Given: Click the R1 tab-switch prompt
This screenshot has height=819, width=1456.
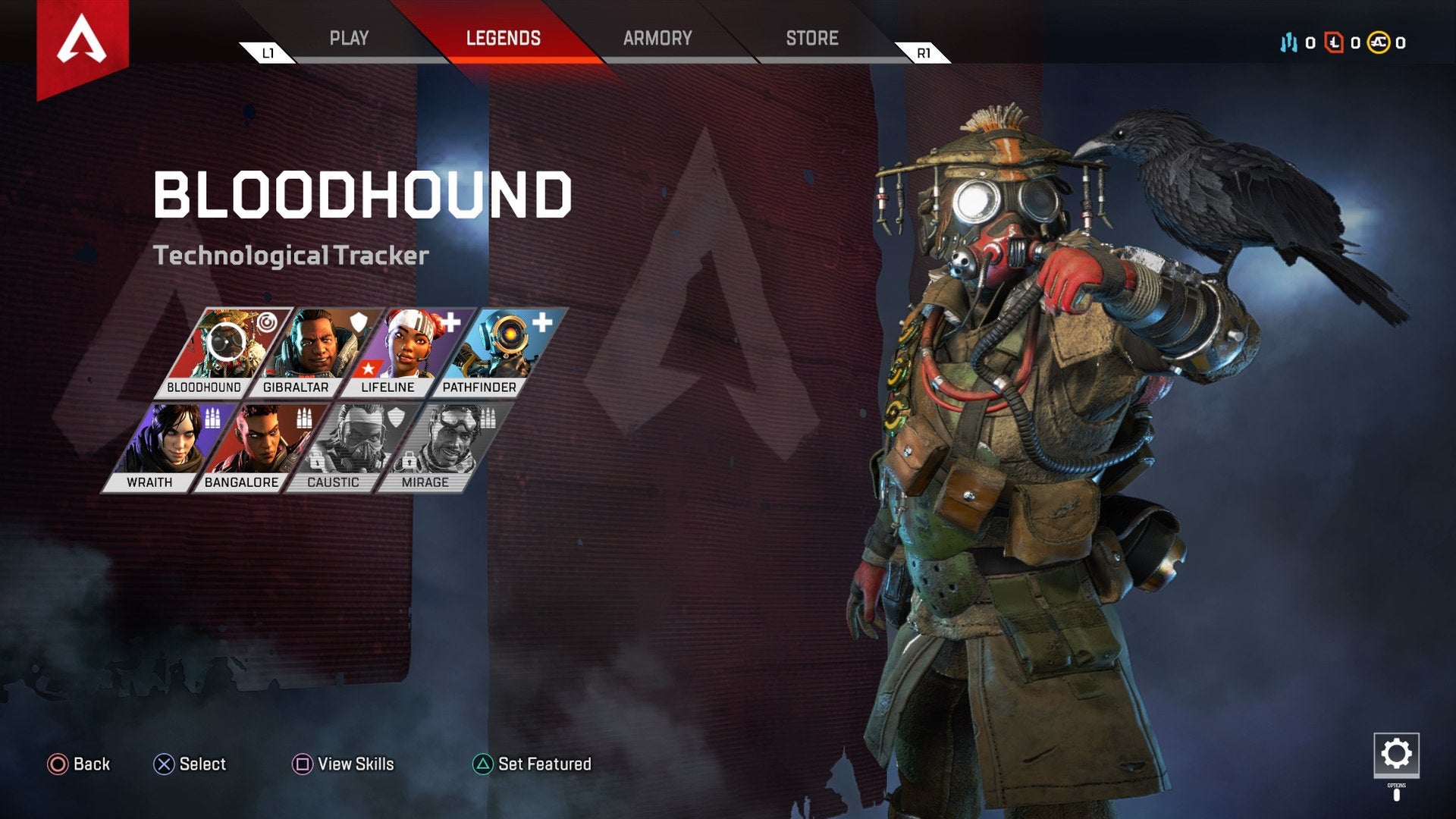Looking at the screenshot, I should coord(924,54).
